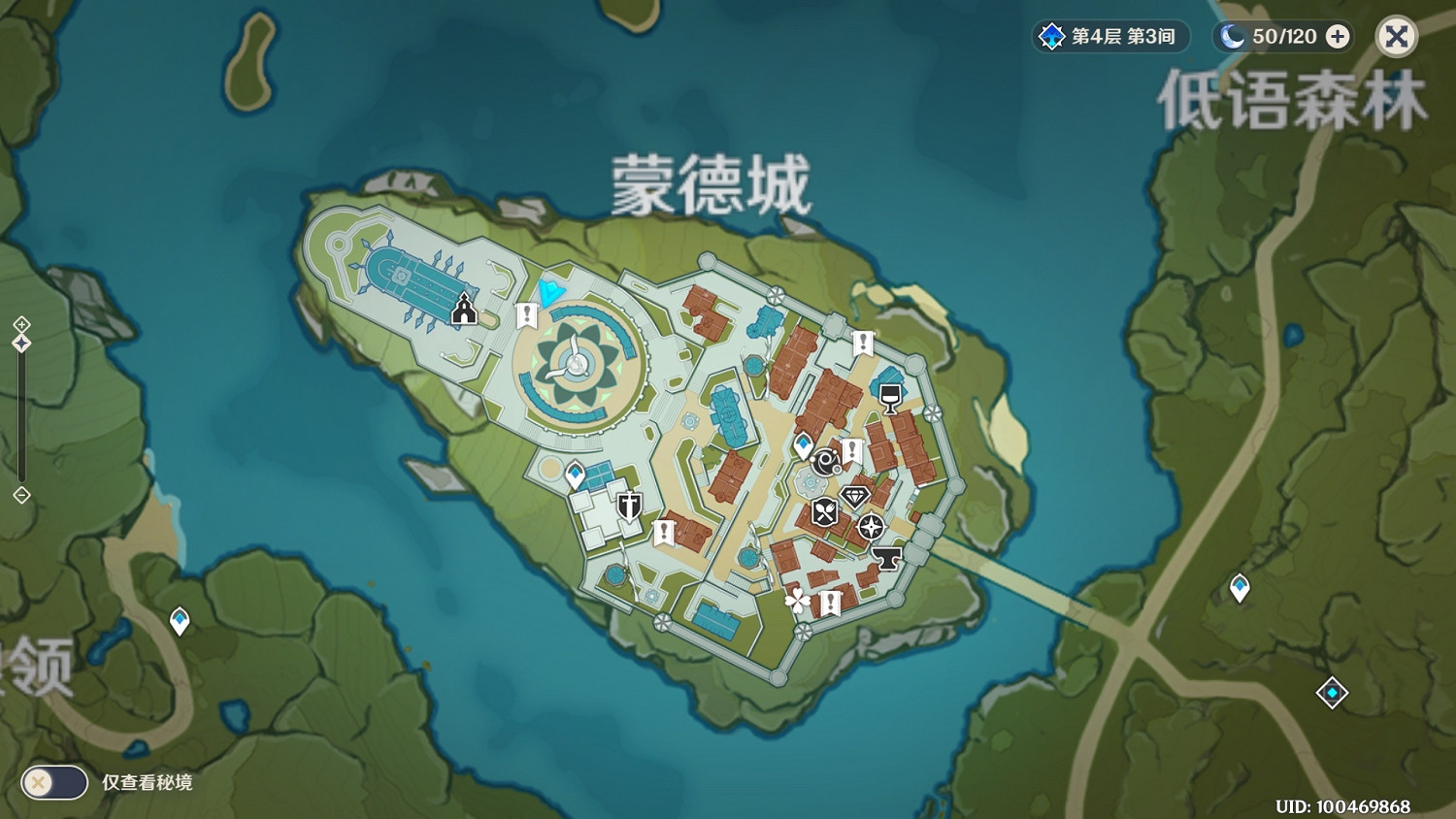Screen dimensions: 1456x819
Task: Click the Adventurers' Guild compass marker
Action: [x=870, y=529]
